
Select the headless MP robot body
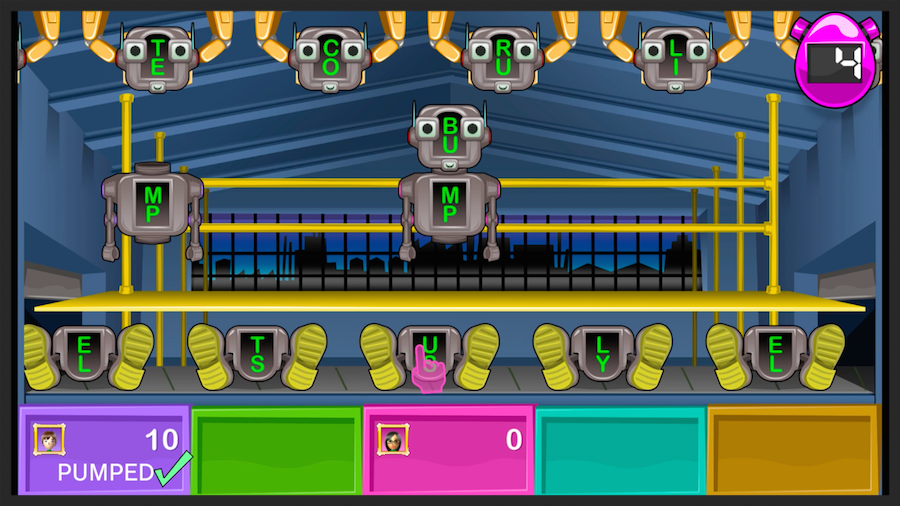pyautogui.click(x=152, y=206)
